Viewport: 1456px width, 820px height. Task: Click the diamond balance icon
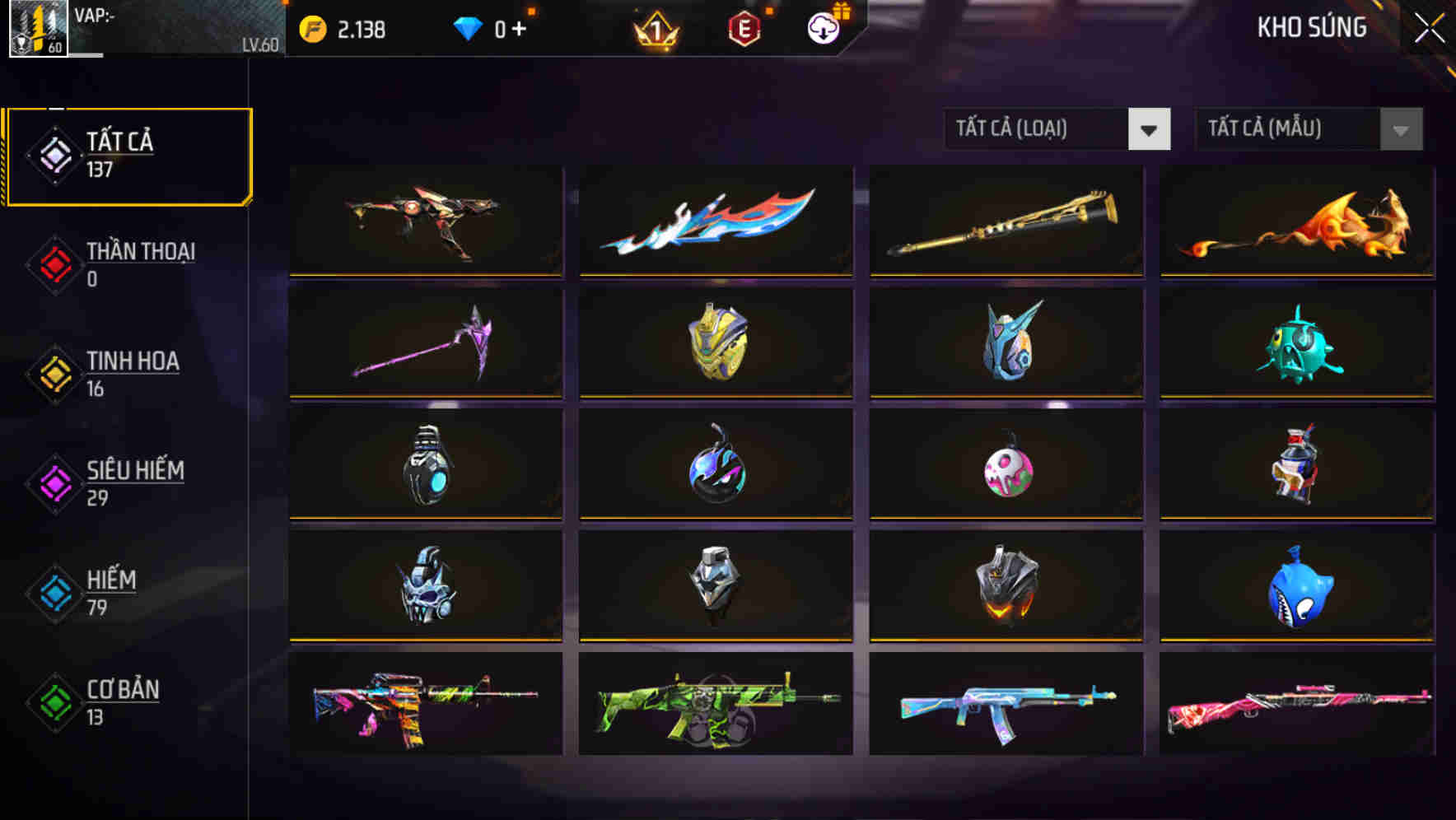466,27
